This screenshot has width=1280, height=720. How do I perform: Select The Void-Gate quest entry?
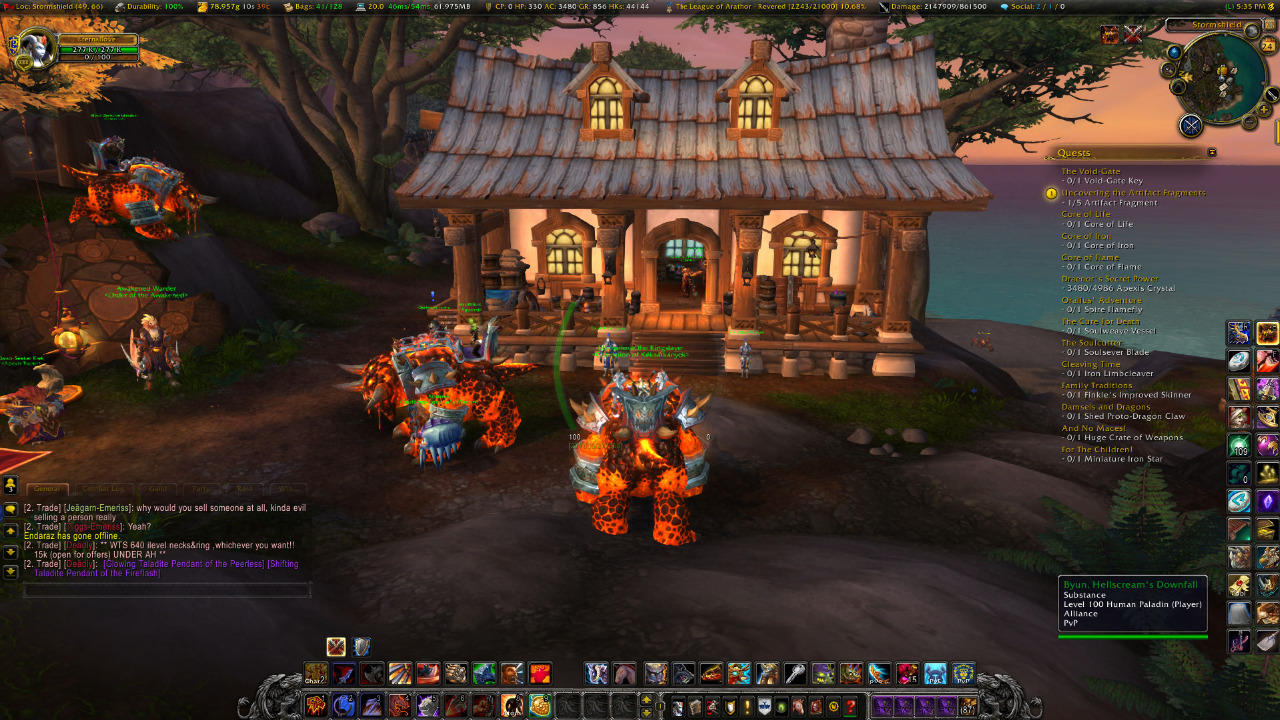pyautogui.click(x=1091, y=171)
